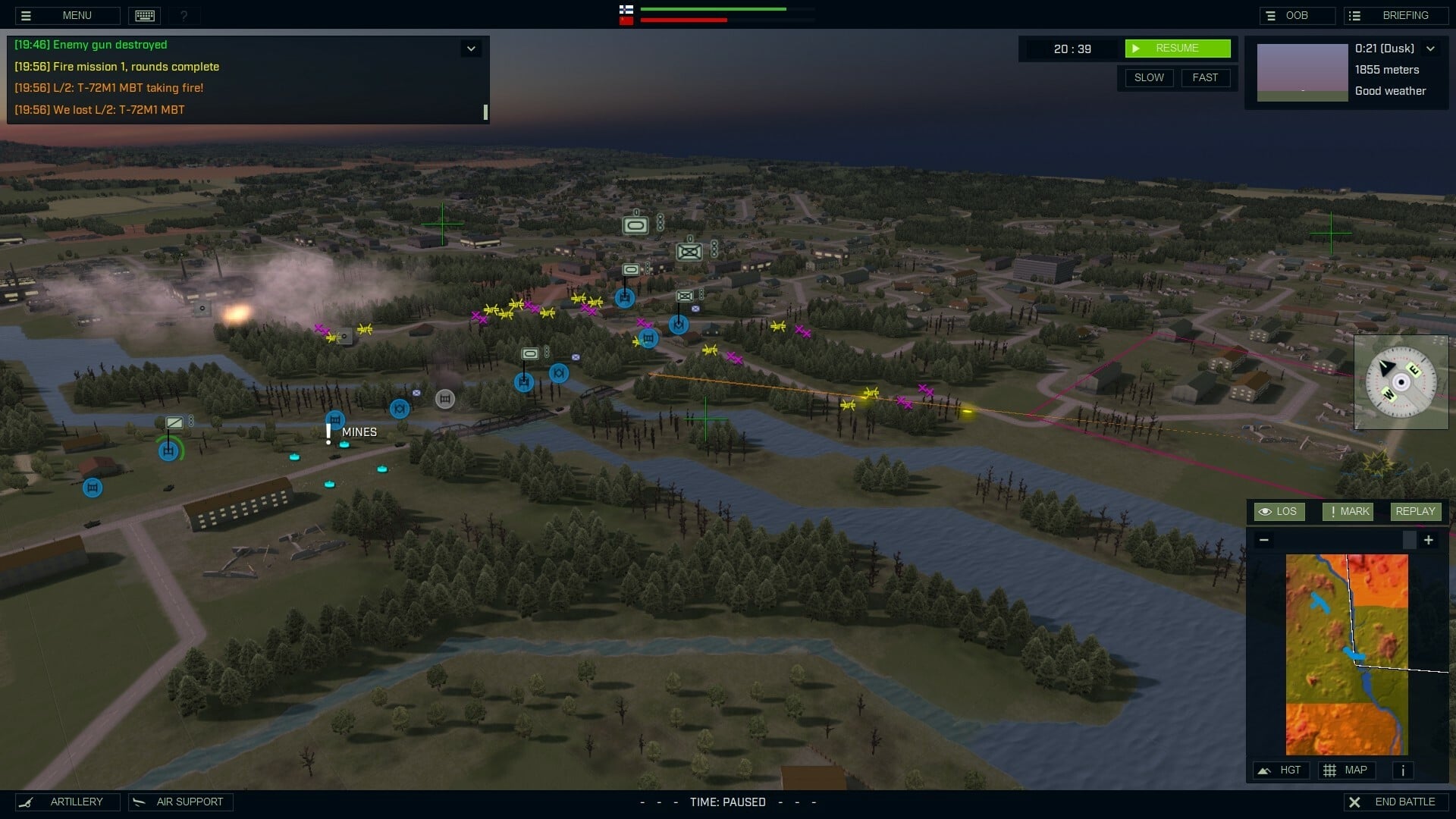Viewport: 1456px width, 819px height.
Task: Switch to the OOB view
Action: [x=1297, y=15]
